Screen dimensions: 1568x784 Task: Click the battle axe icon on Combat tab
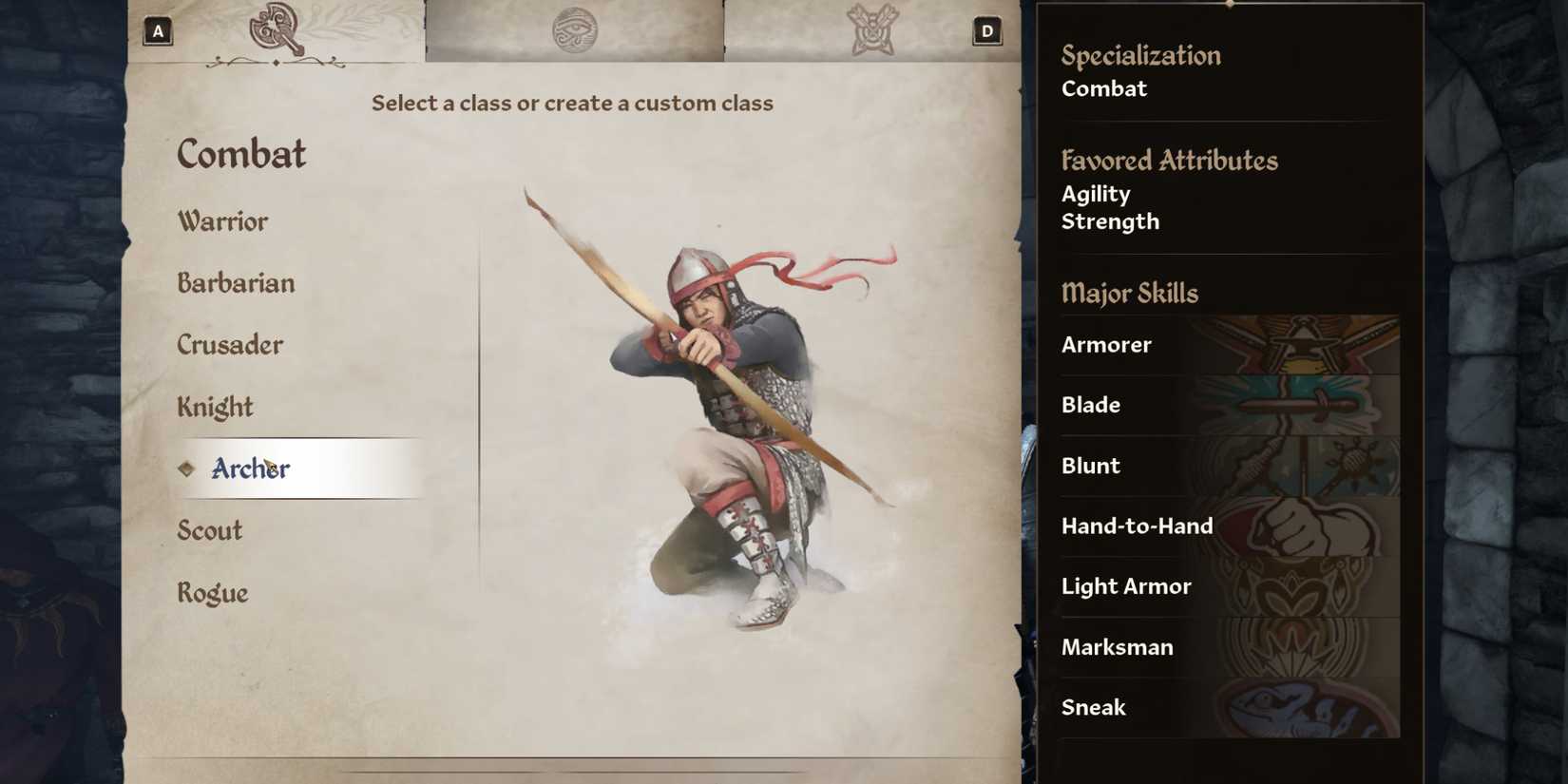(276, 28)
